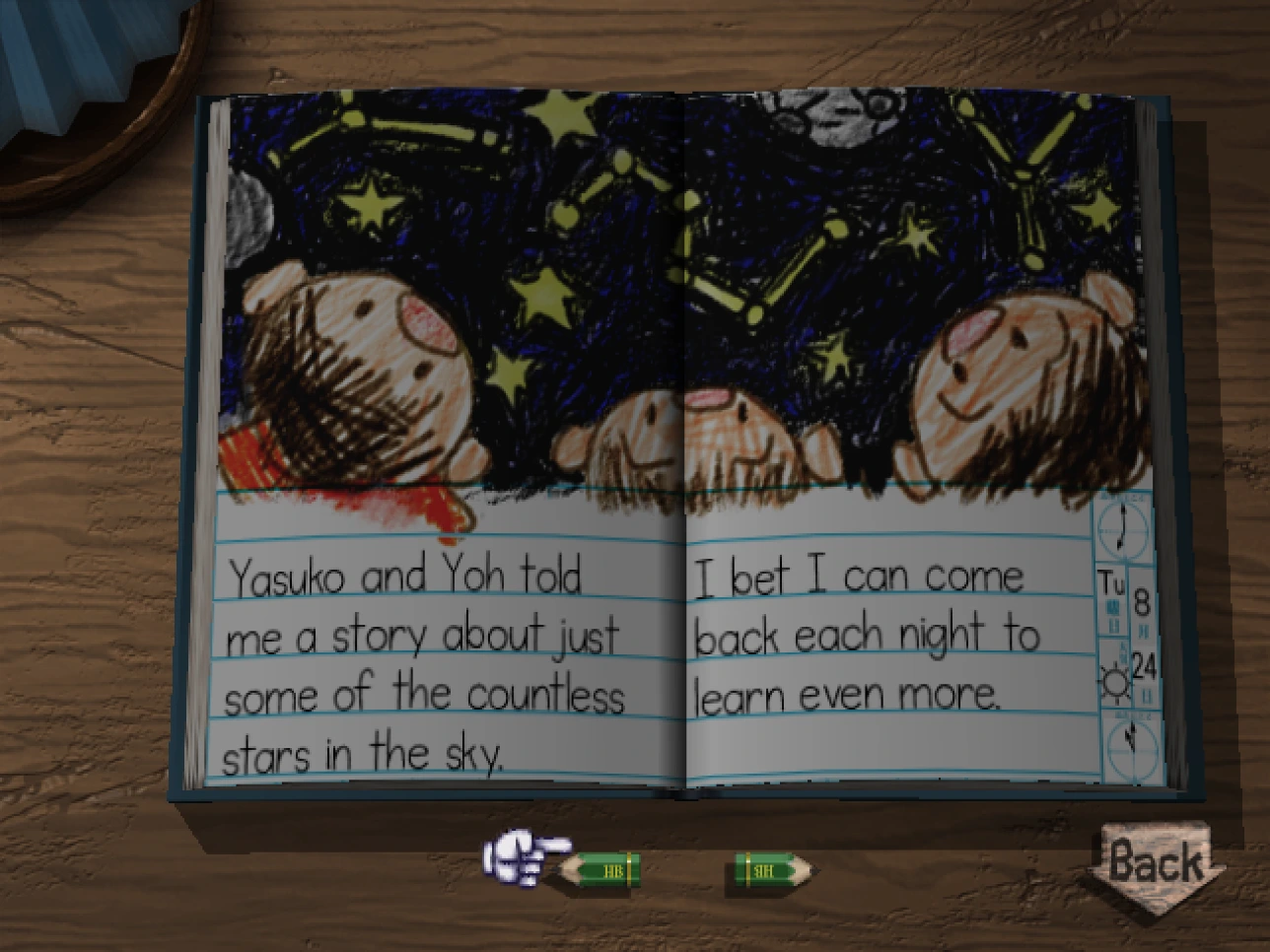Click the left-pointing green pencil for previous page
1270x952 pixels.
click(x=602, y=870)
